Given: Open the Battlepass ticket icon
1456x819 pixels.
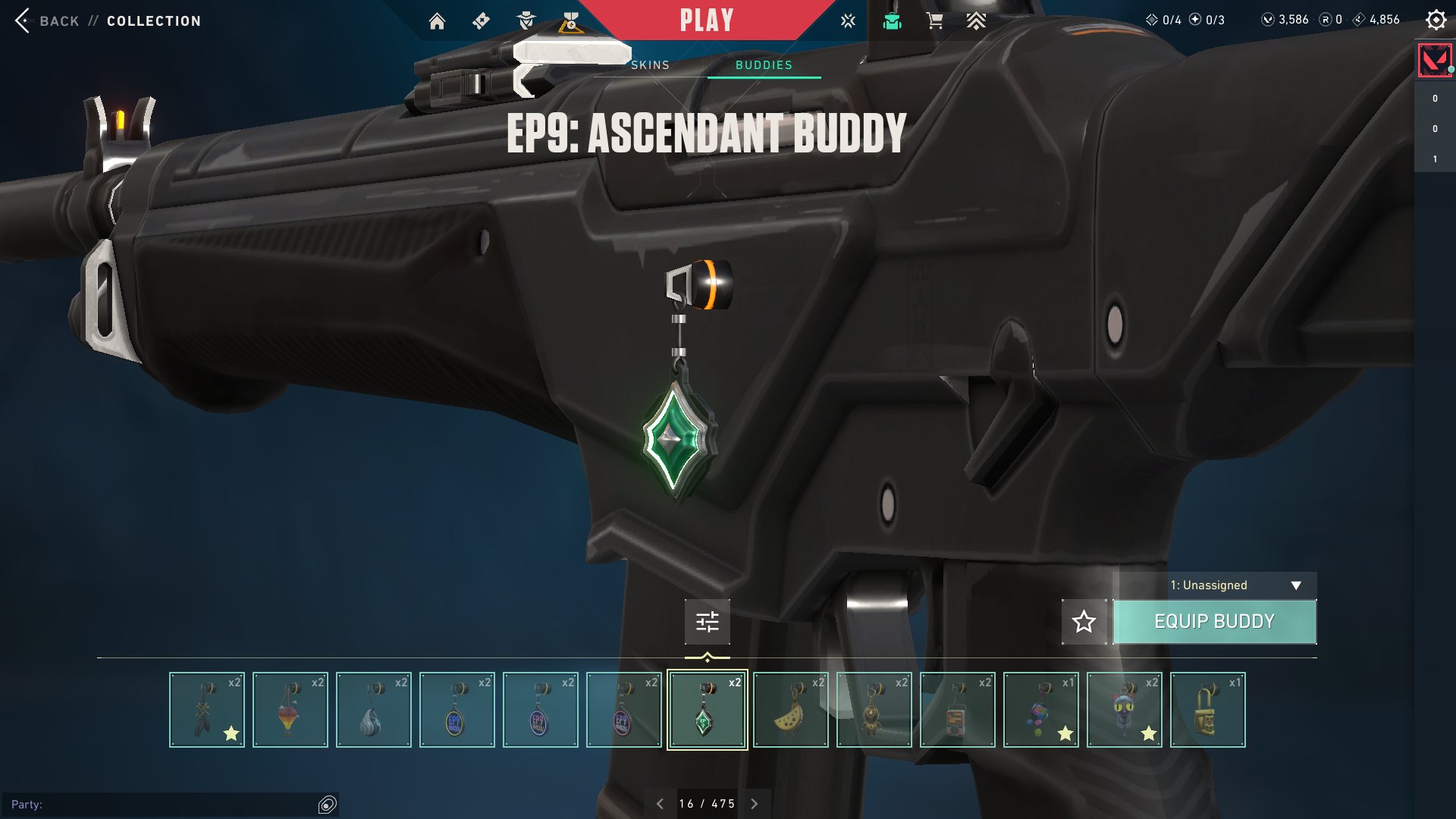Looking at the screenshot, I should 481,21.
